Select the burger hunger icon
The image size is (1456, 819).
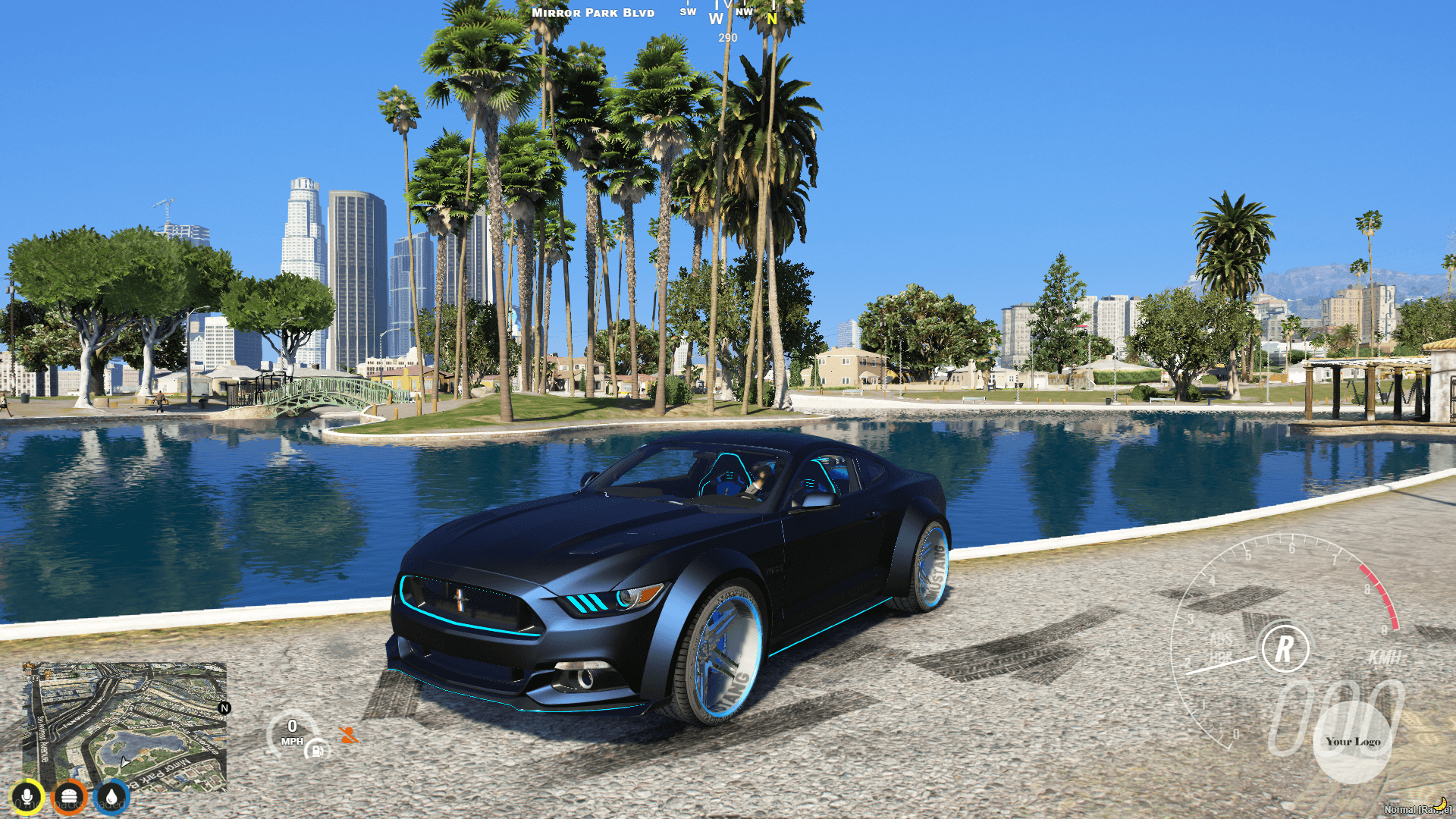(69, 798)
